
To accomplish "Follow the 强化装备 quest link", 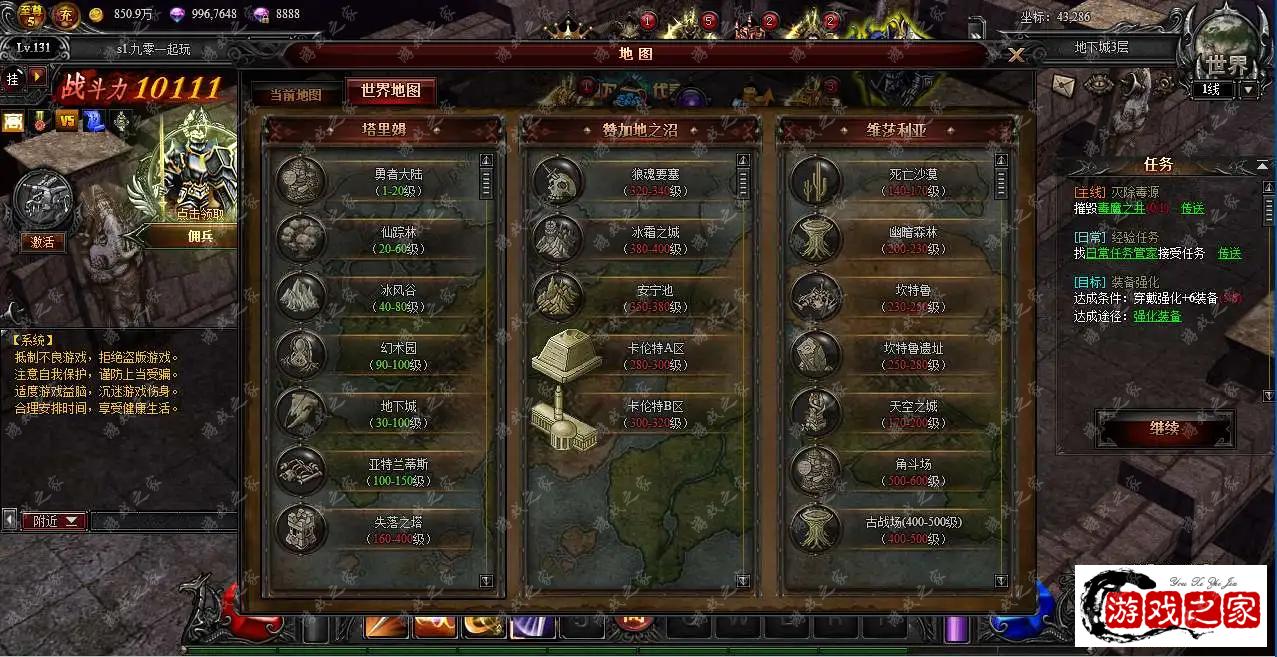I will pos(1156,316).
